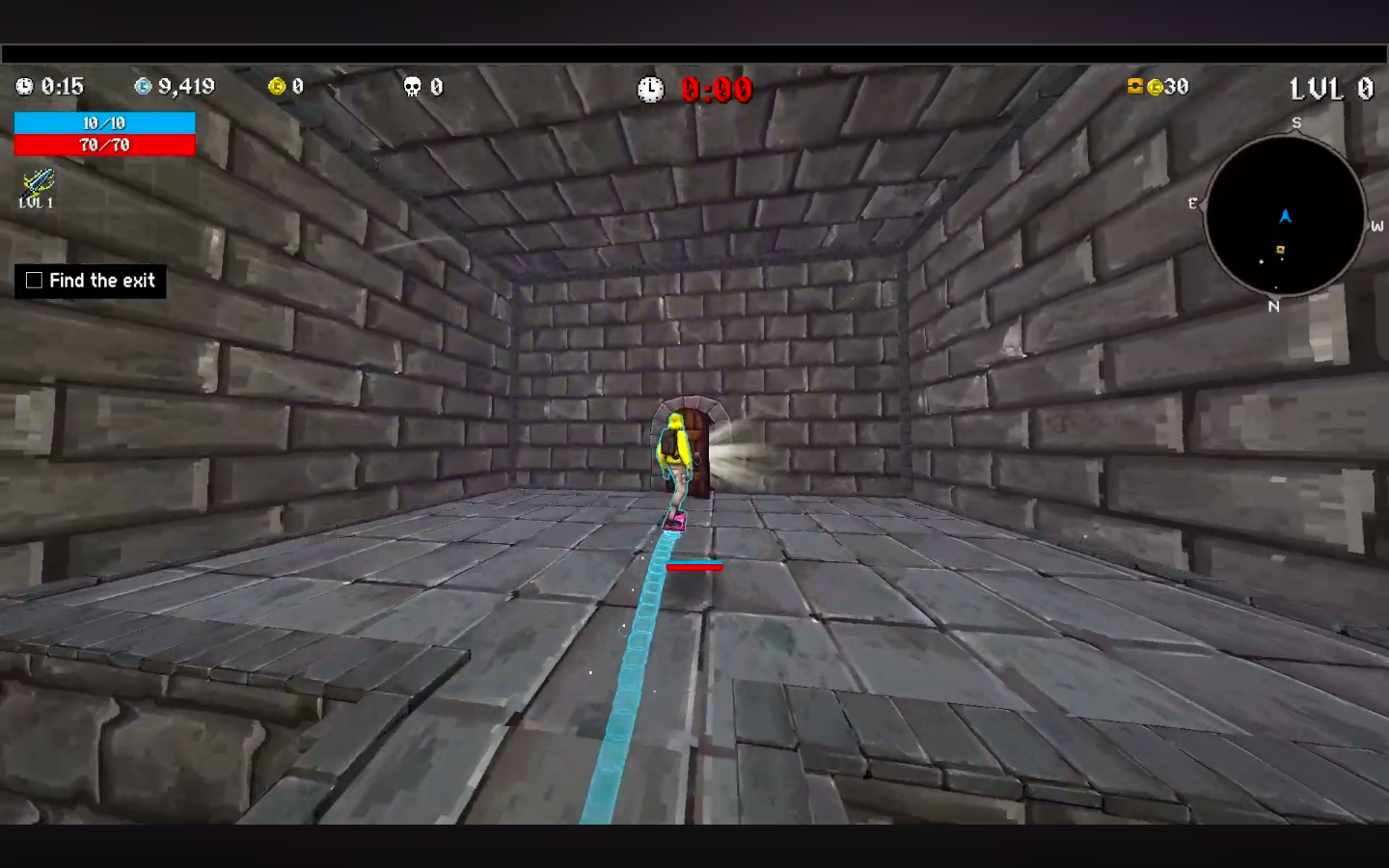Click the coin icon showing 30
Image resolution: width=1389 pixels, height=868 pixels.
click(1155, 87)
